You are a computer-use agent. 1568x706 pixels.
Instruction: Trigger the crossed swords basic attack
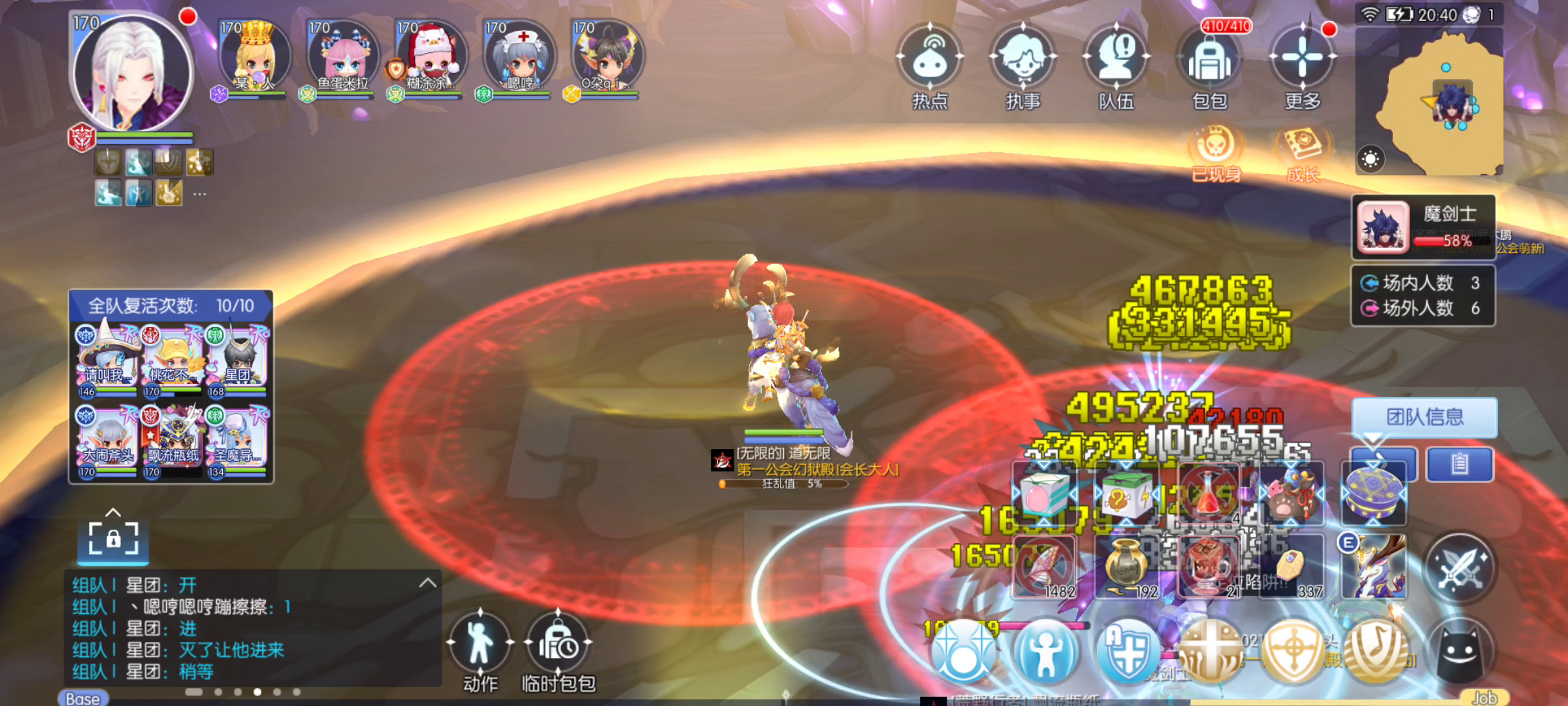[x=1460, y=567]
